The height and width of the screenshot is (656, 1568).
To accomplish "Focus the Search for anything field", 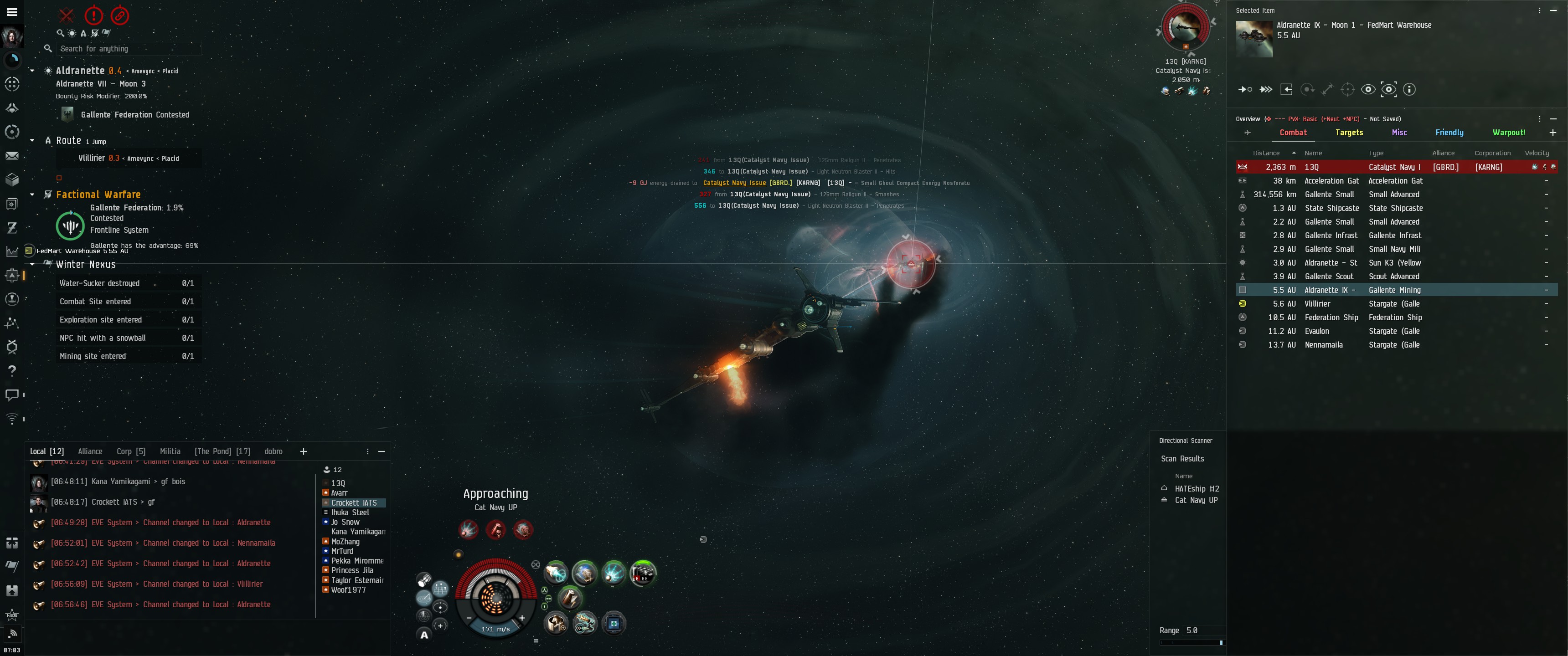I will (122, 49).
